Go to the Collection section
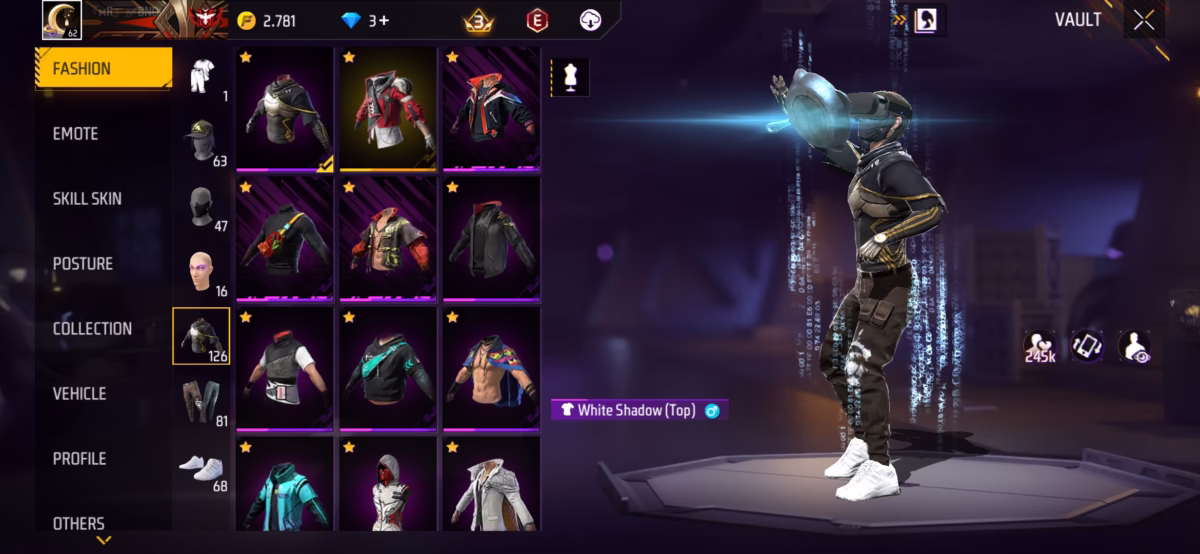Screen dimensions: 1200x554 [92, 329]
